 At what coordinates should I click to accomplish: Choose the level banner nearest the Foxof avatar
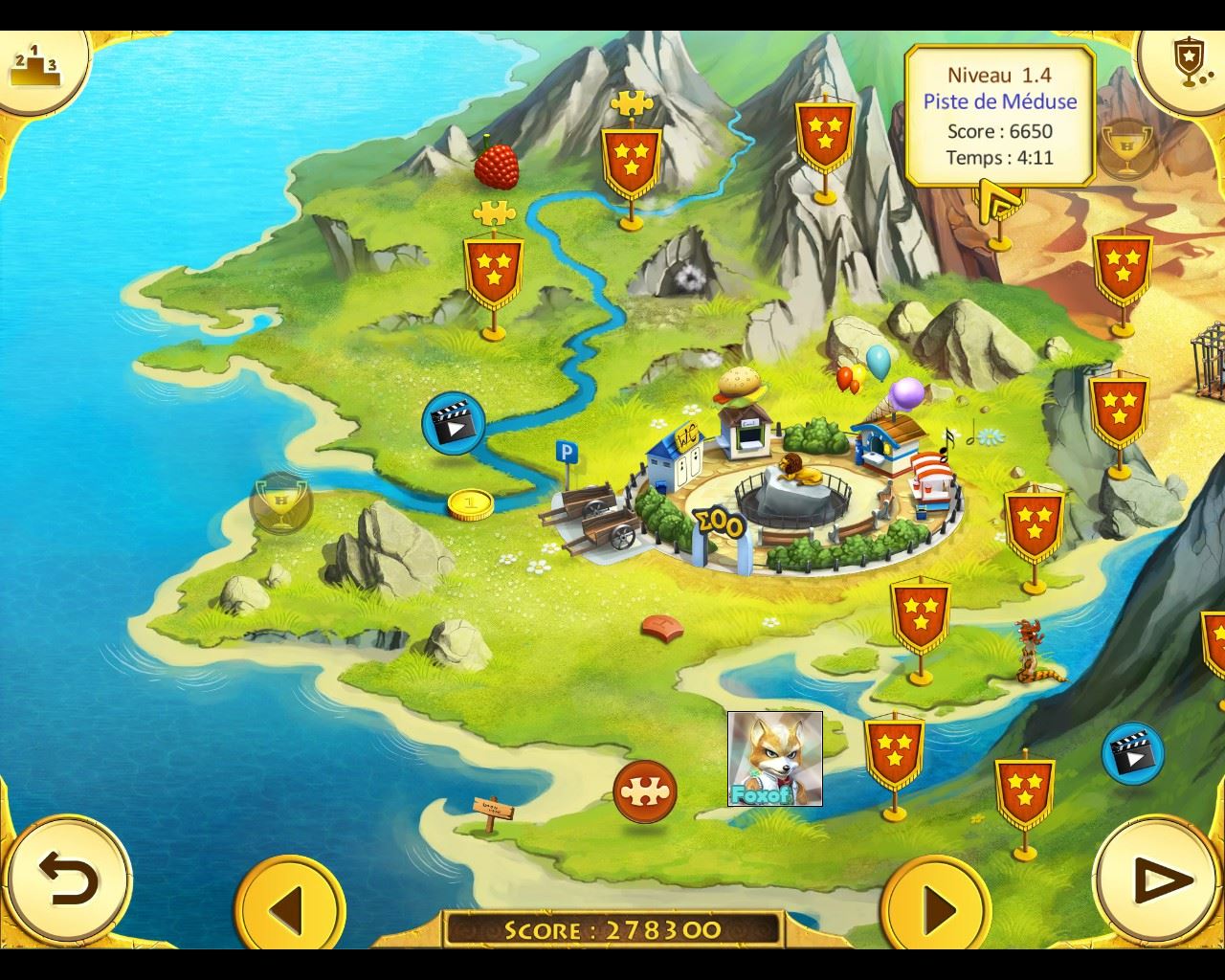point(894,749)
